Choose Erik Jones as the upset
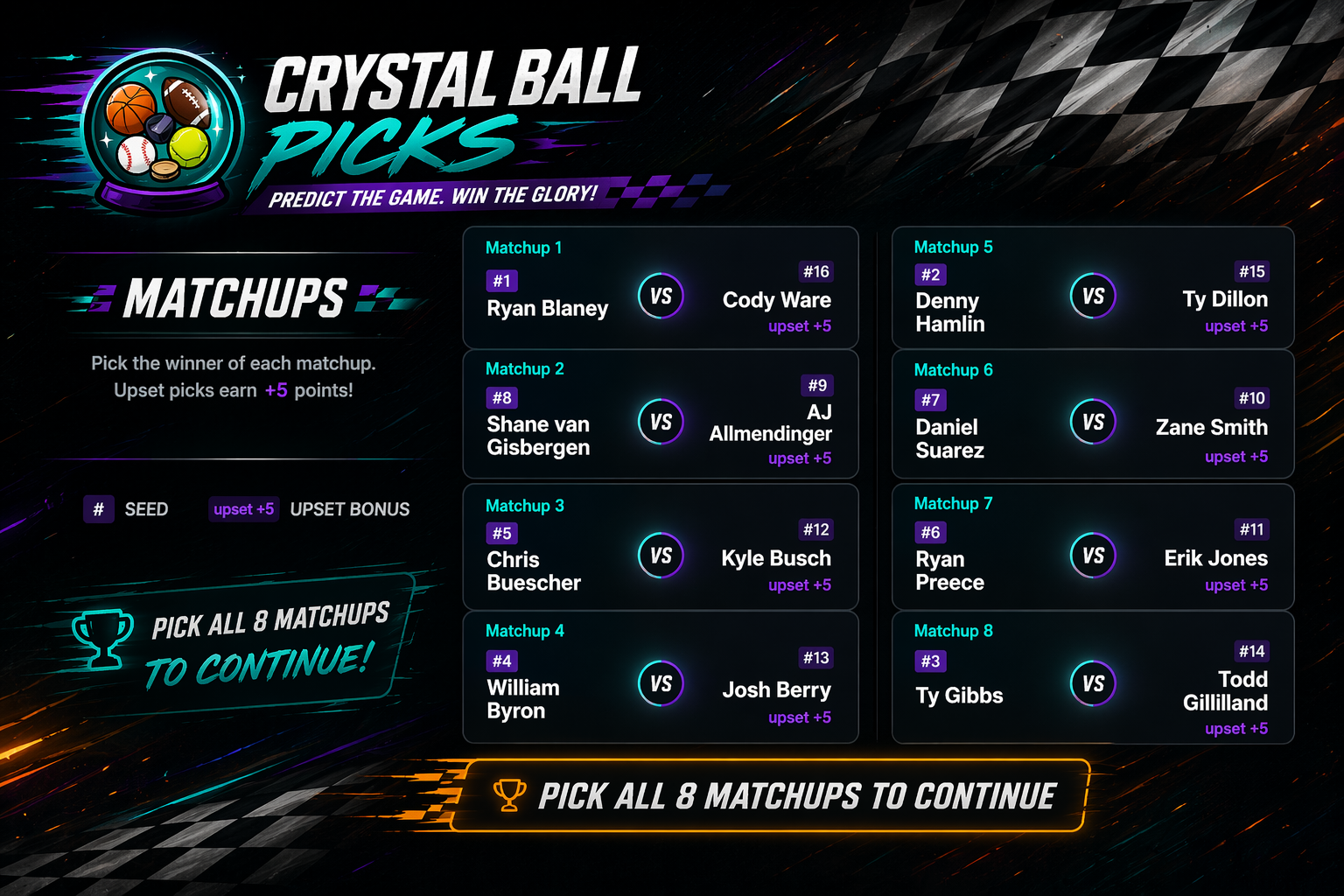Viewport: 1344px width, 896px height. tap(1215, 558)
